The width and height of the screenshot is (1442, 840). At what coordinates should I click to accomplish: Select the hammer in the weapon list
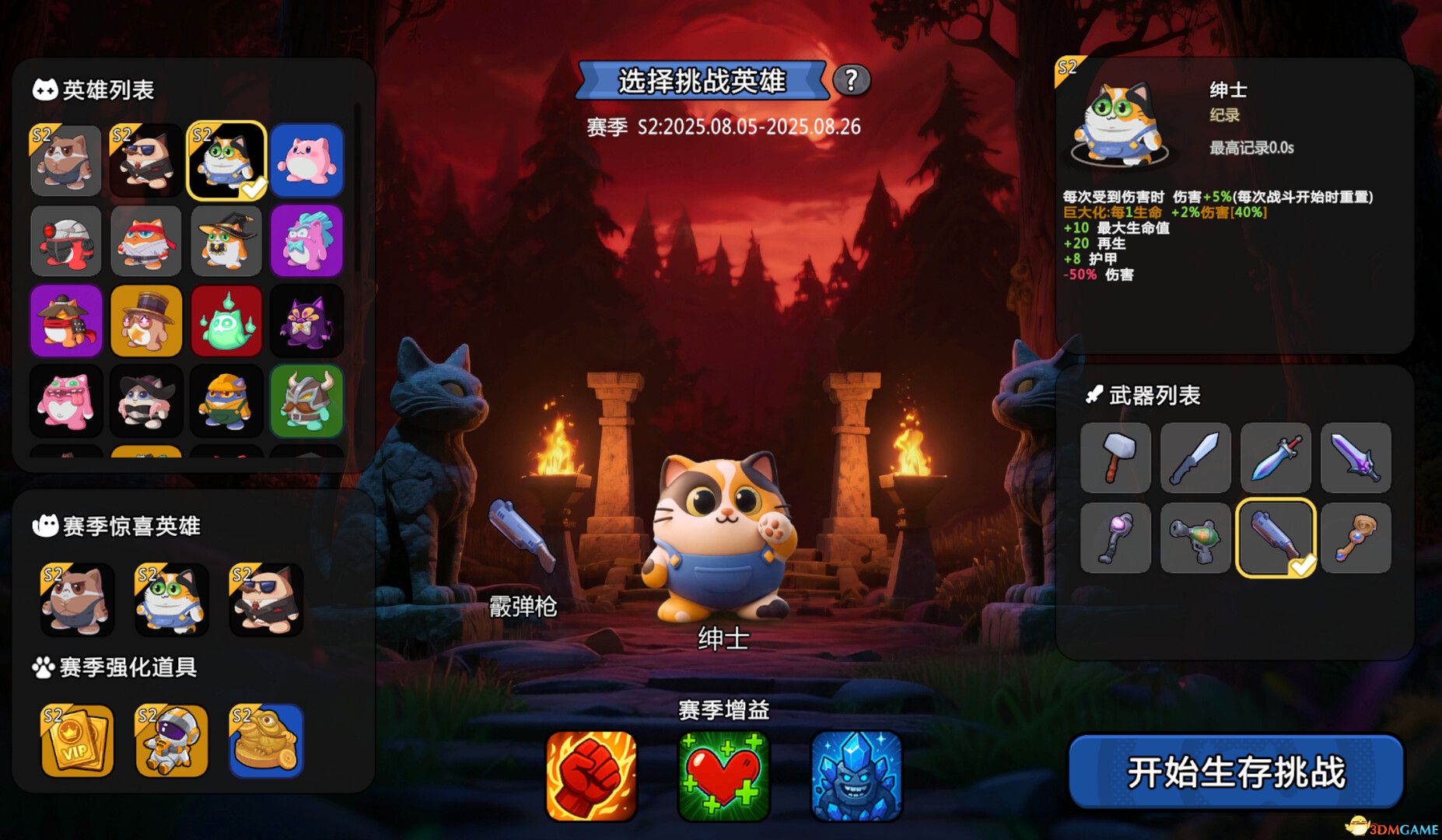click(x=1115, y=458)
